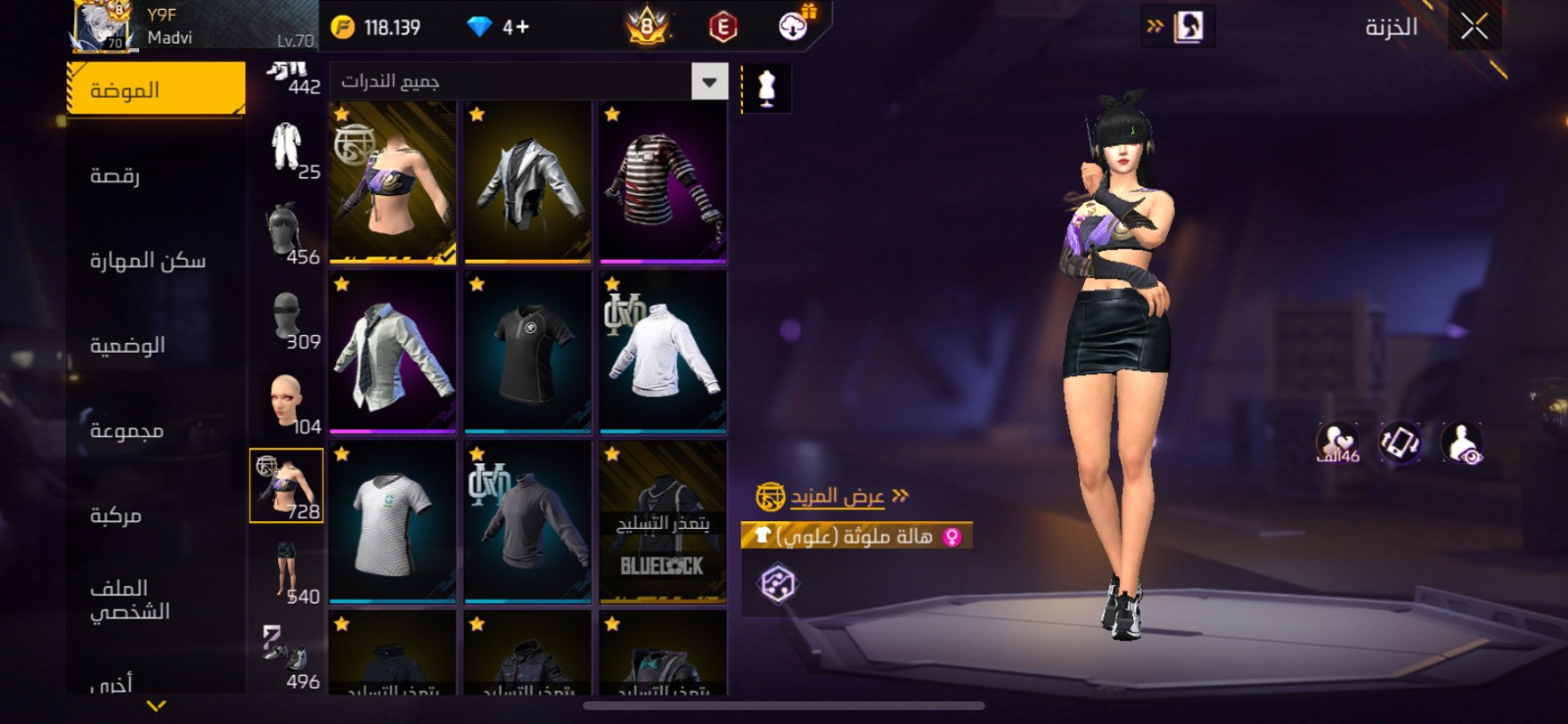The height and width of the screenshot is (724, 1568).
Task: Choose the black polo shirt
Action: [528, 353]
